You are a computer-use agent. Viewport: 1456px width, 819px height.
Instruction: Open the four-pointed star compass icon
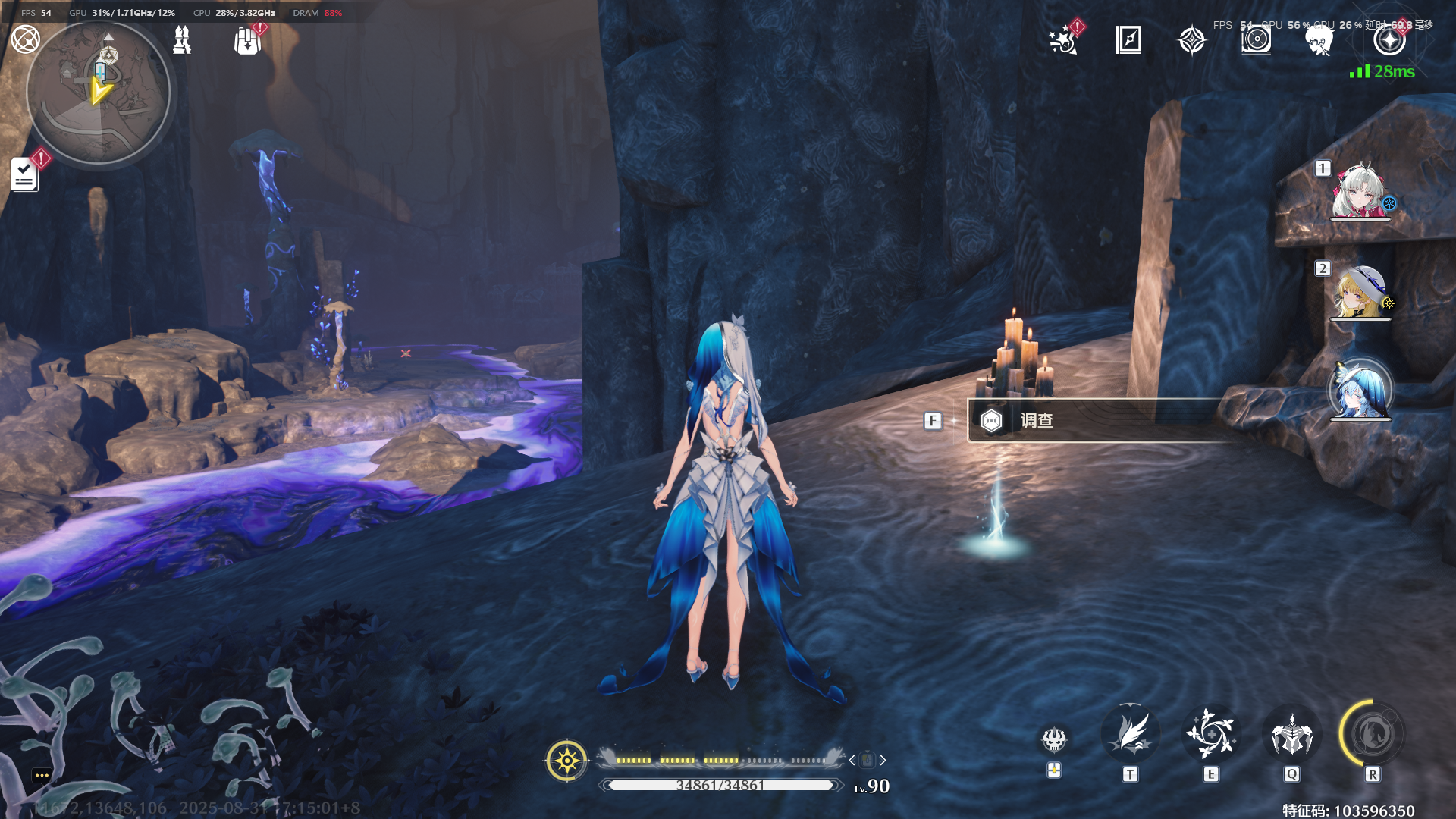click(x=1191, y=40)
